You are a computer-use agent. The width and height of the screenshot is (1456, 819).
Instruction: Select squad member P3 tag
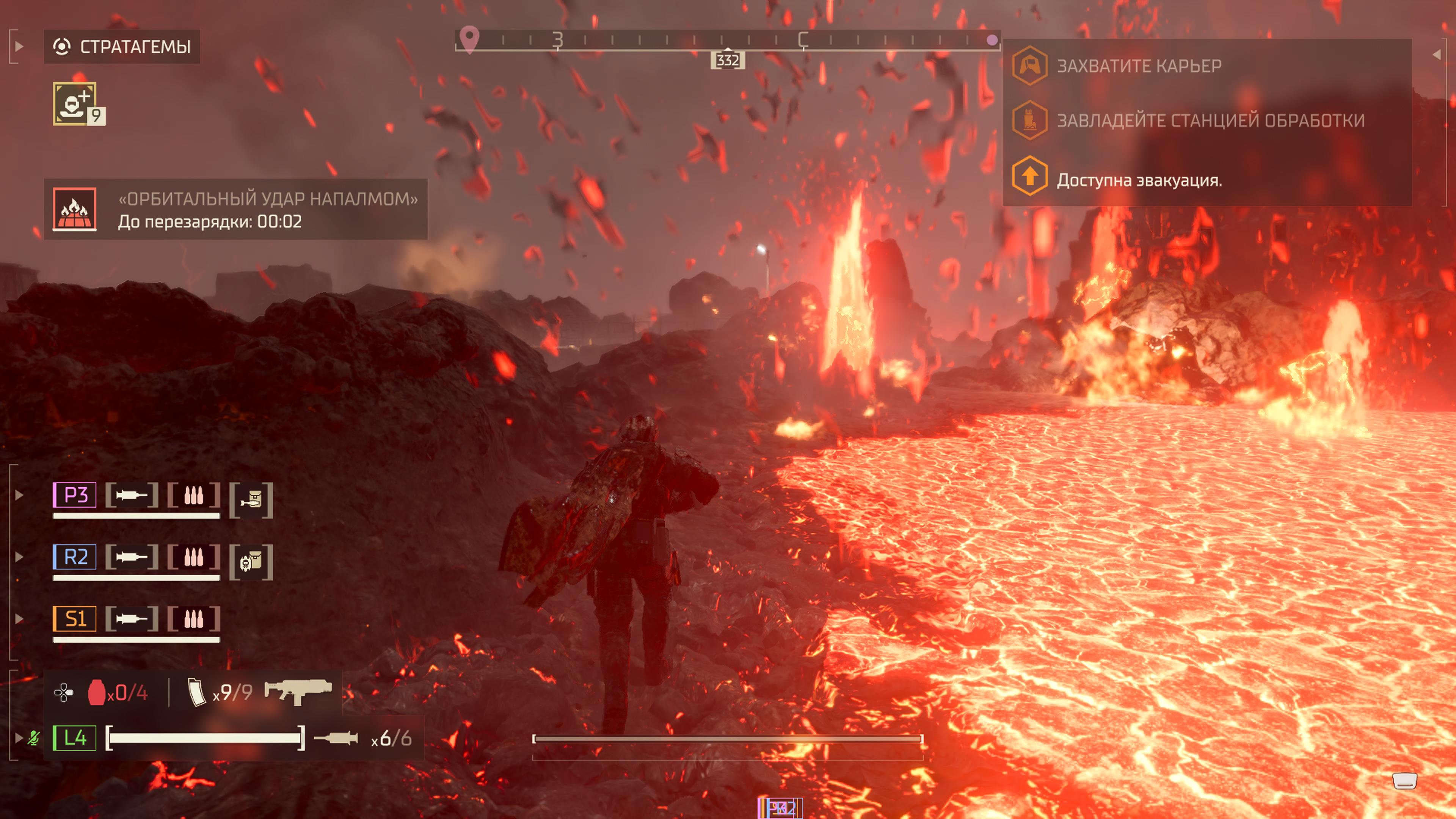(75, 495)
